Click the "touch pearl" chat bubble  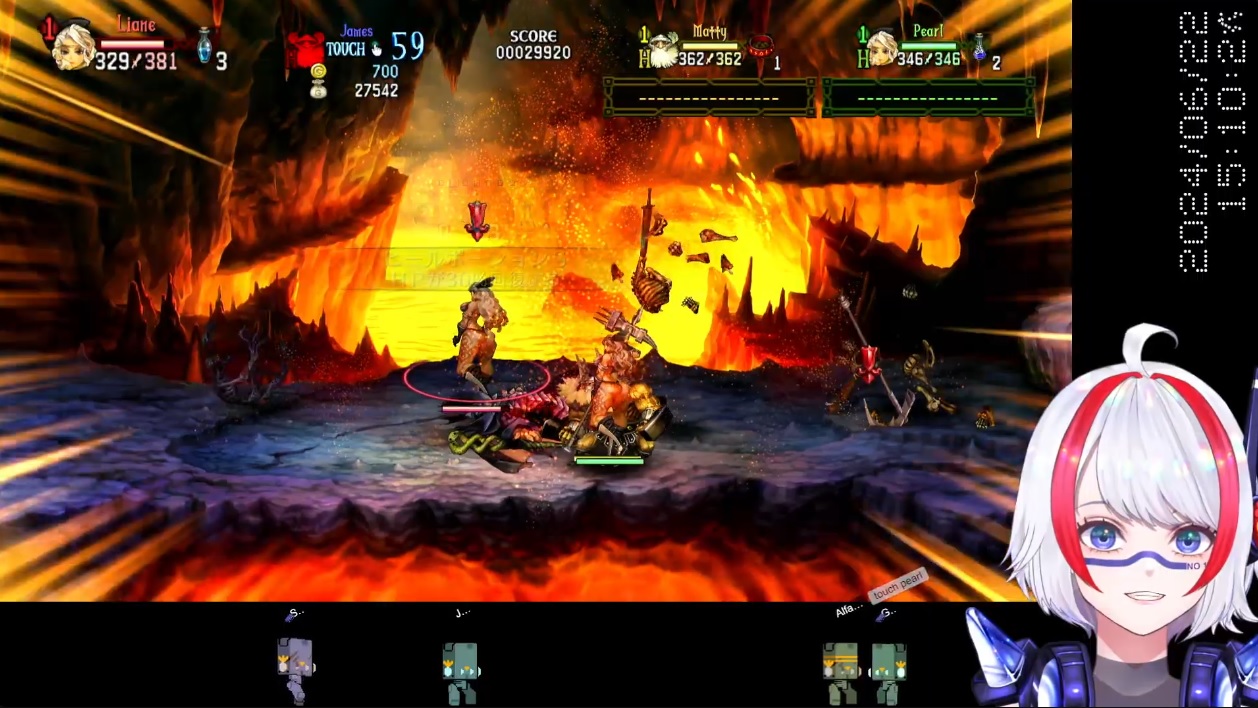(897, 586)
